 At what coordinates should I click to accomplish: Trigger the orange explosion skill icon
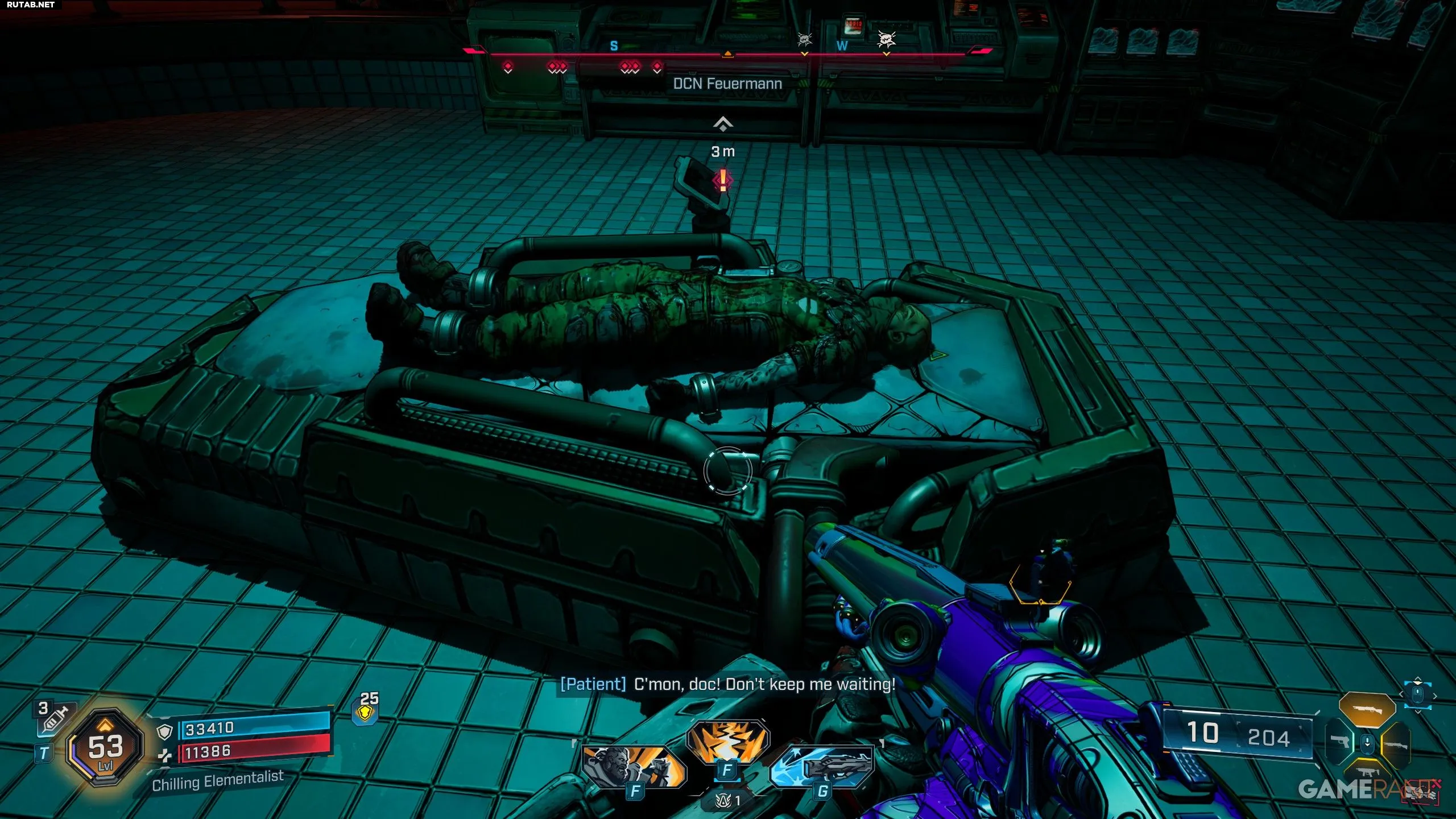tap(727, 741)
